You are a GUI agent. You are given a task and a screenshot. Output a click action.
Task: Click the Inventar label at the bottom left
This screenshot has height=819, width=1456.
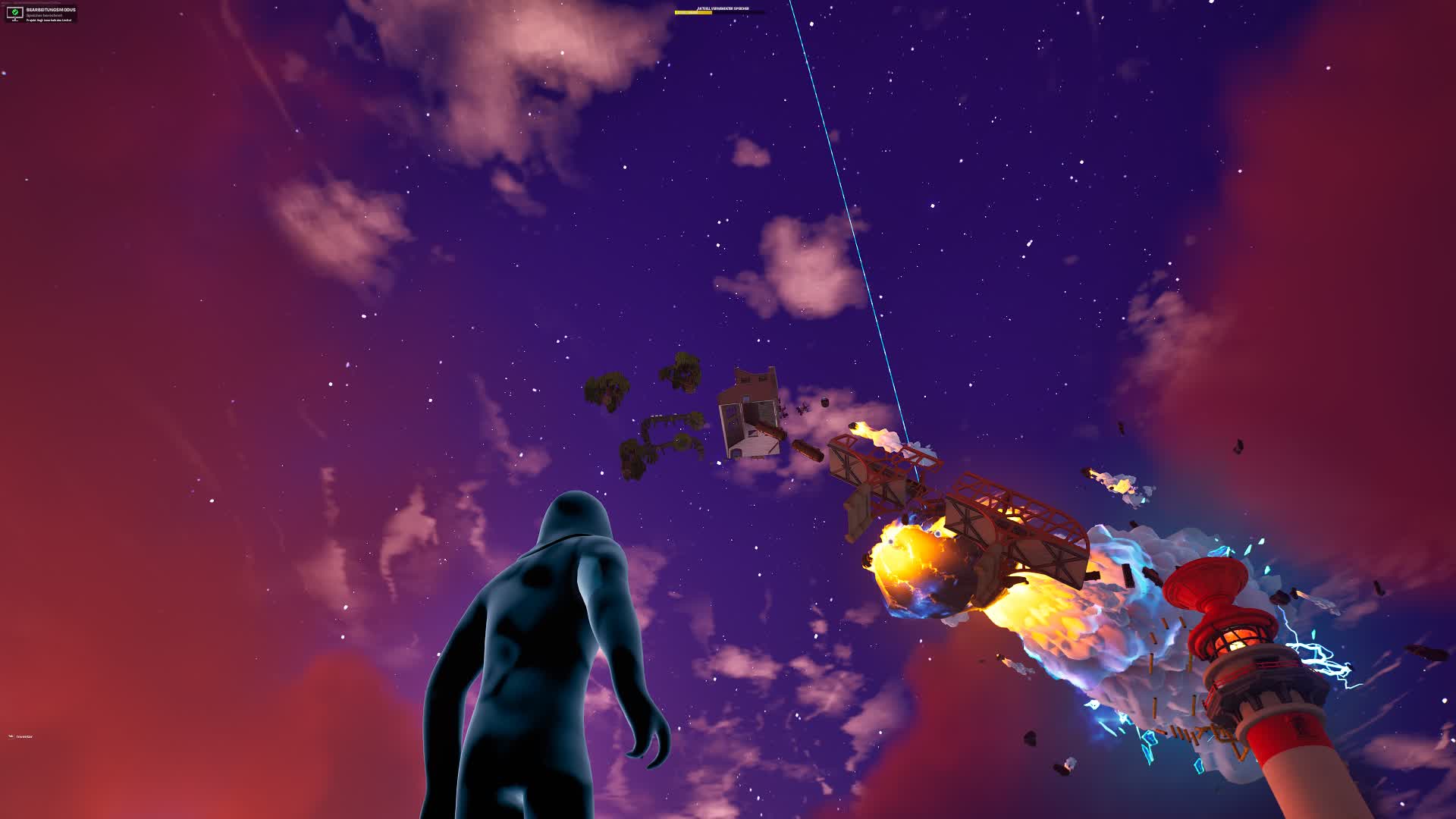25,736
